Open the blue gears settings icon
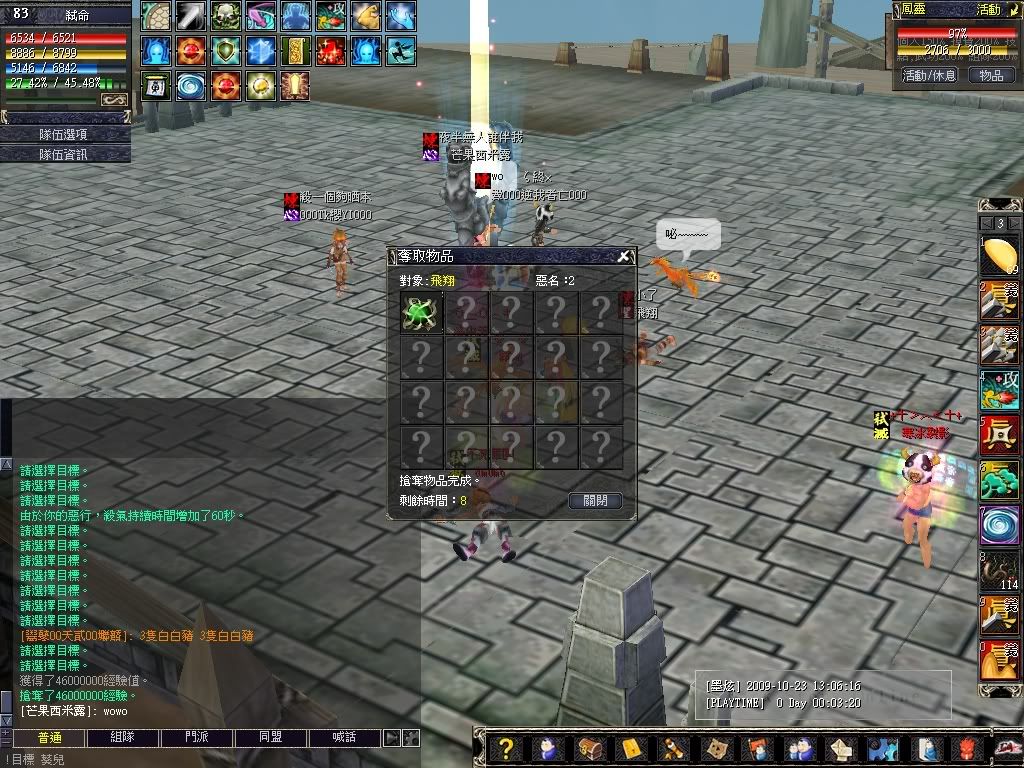The image size is (1024, 768). (x=881, y=748)
